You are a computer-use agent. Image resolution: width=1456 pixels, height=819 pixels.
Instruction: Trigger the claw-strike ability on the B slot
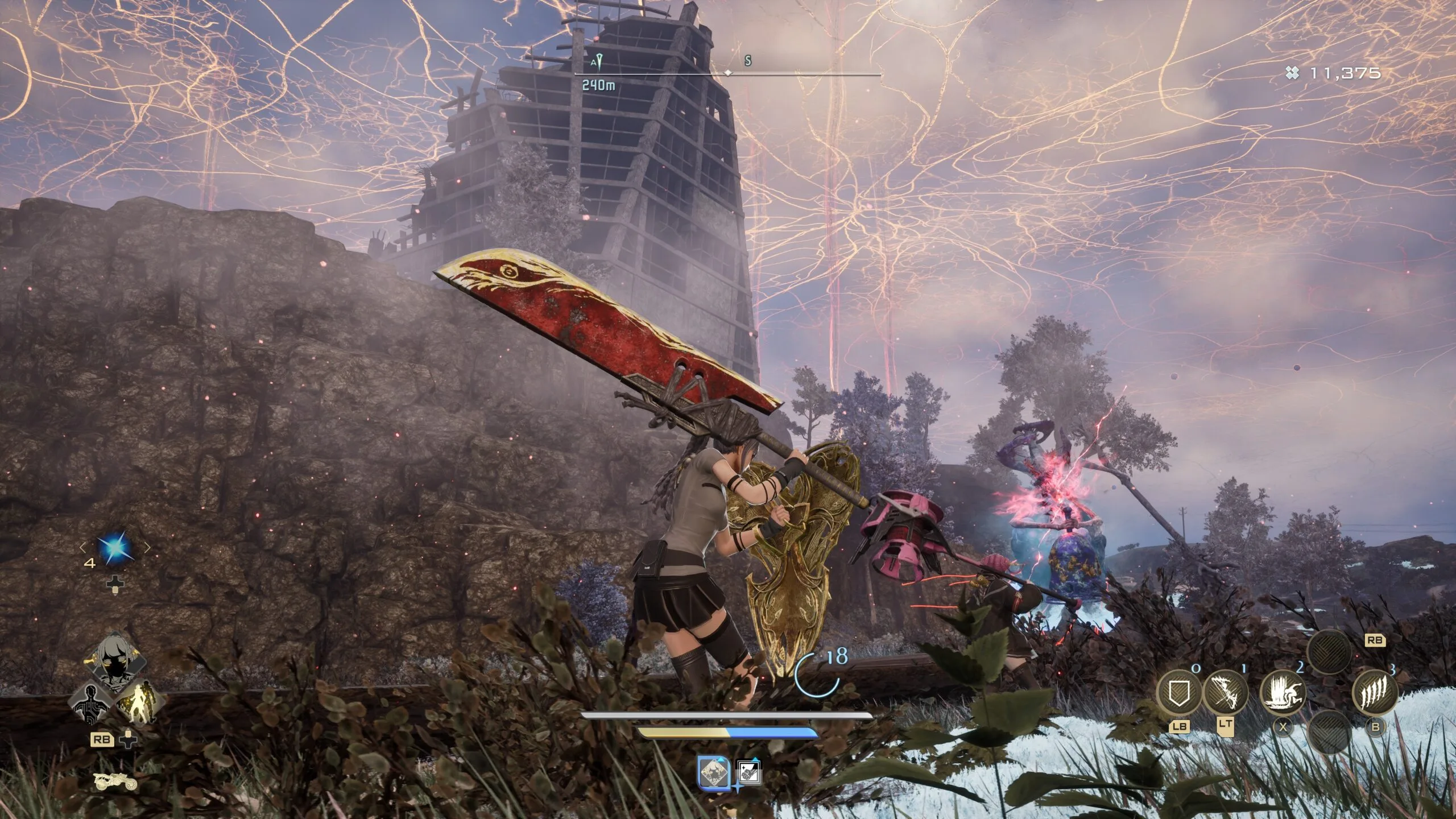1375,693
